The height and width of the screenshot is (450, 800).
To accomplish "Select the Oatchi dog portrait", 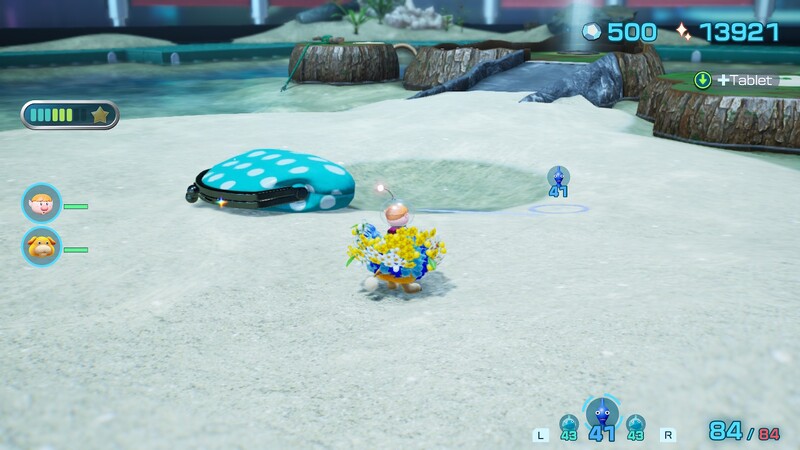I will [42, 246].
